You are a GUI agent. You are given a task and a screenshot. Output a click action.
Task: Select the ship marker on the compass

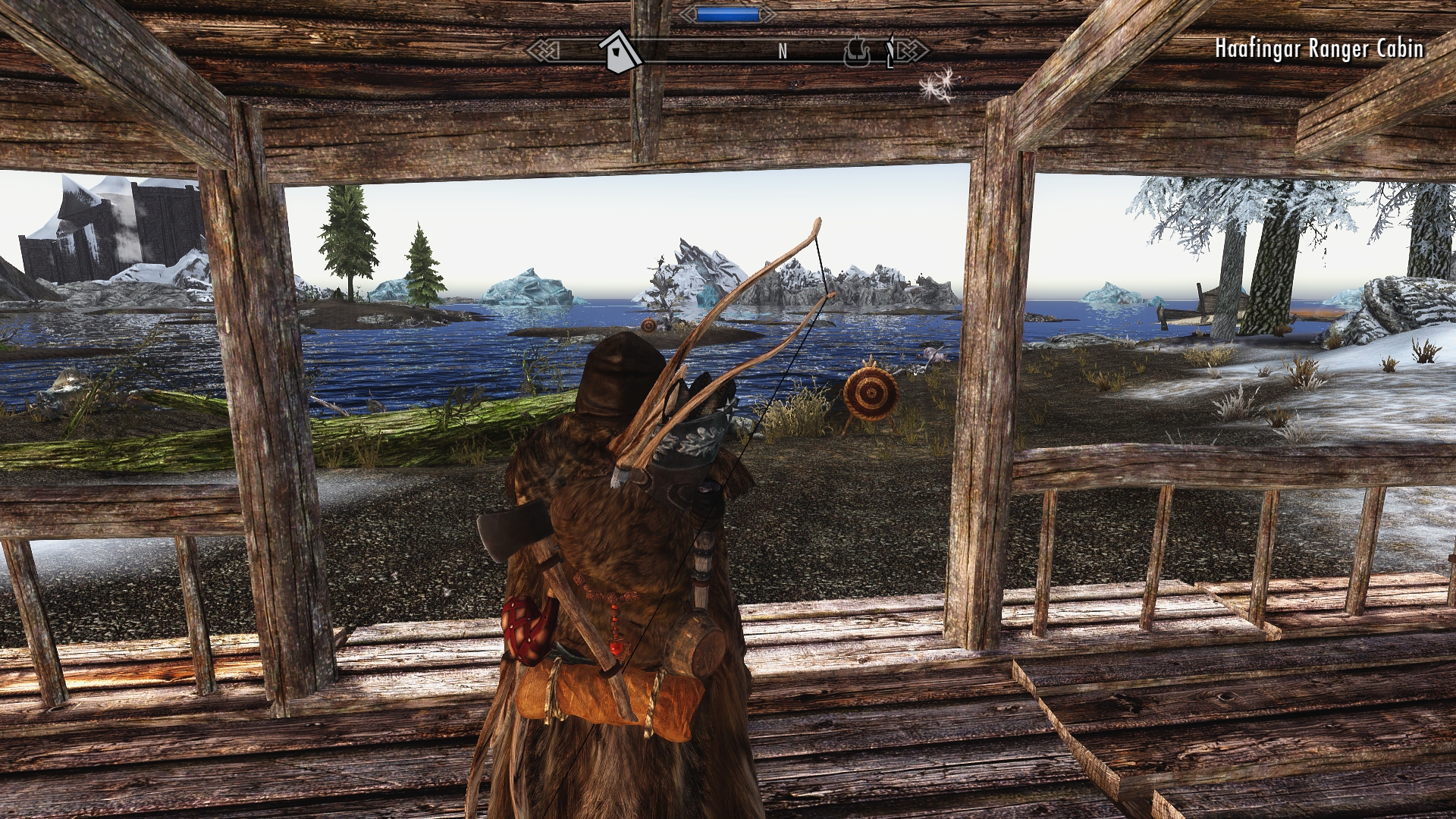[x=858, y=52]
